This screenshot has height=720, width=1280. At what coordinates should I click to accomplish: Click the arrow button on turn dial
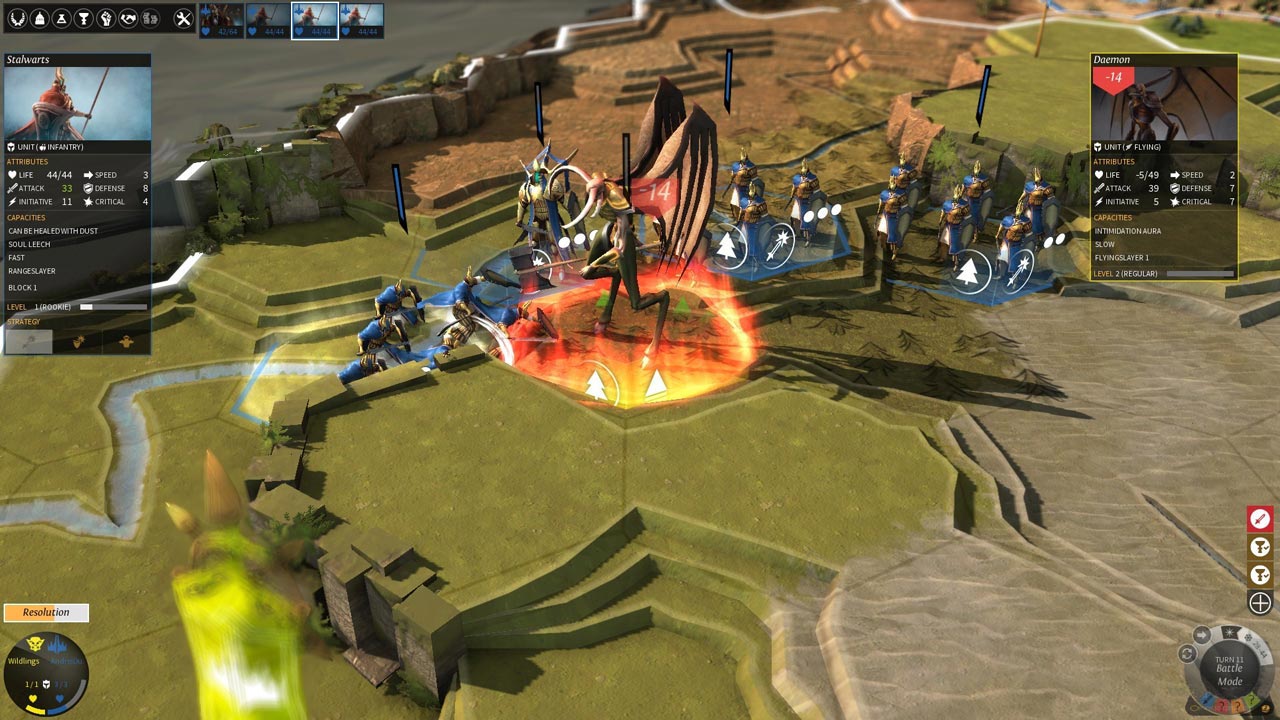pyautogui.click(x=1202, y=635)
